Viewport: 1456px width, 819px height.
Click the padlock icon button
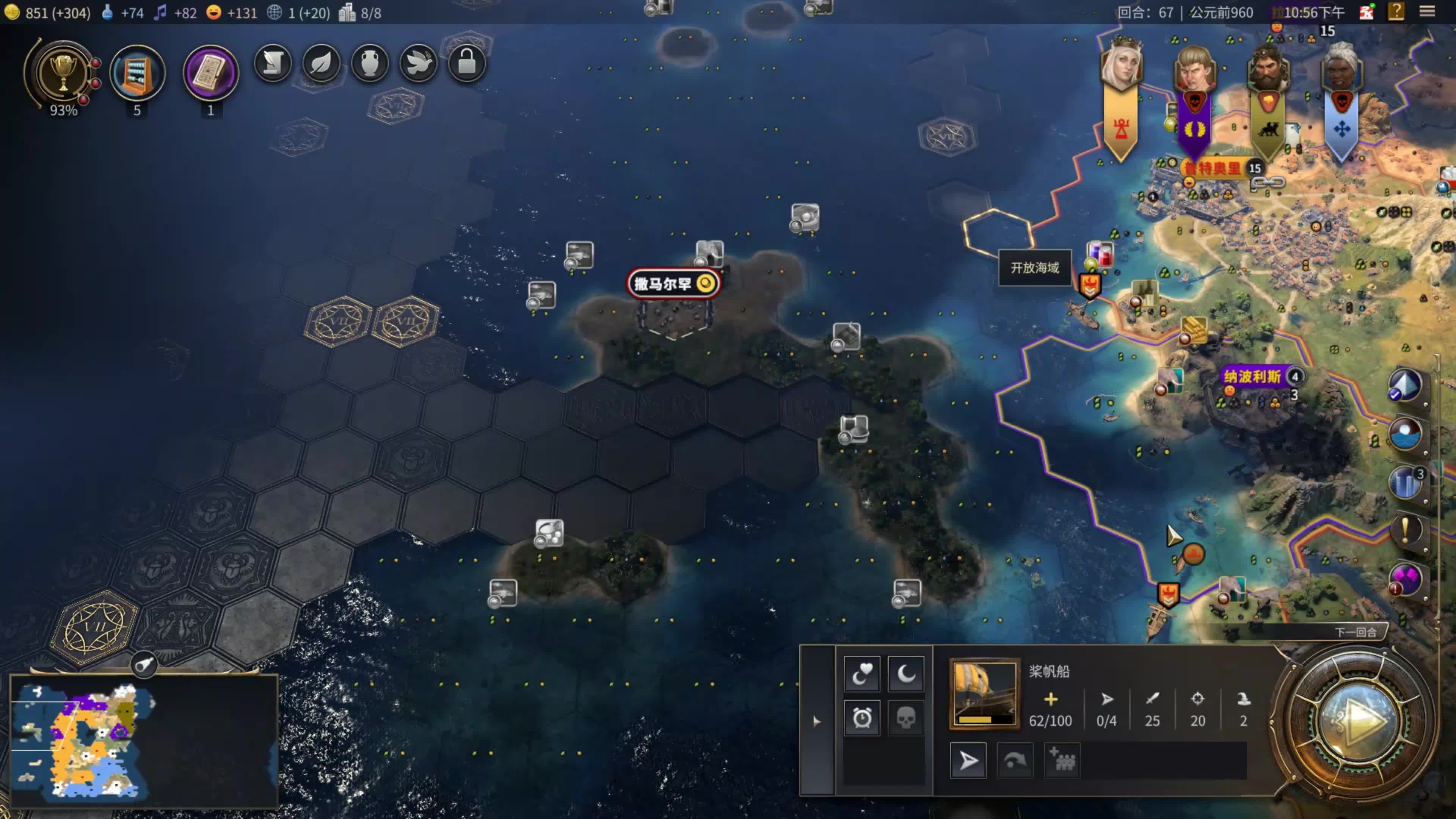point(466,63)
